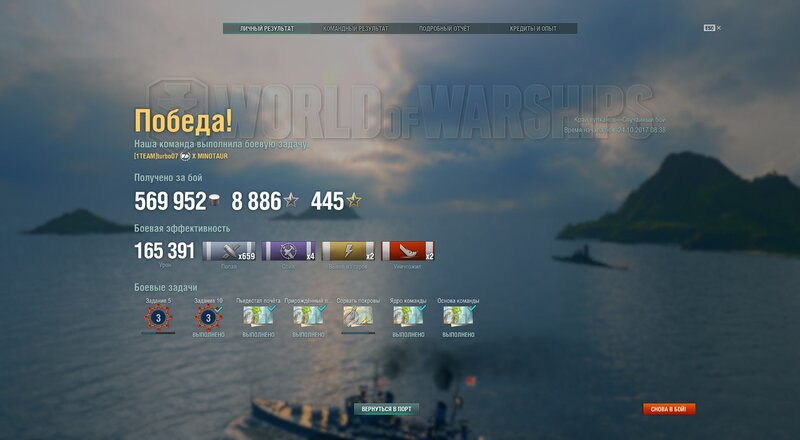The height and width of the screenshot is (440, 800).
Task: Return to port with Вернуться в порт
Action: pyautogui.click(x=386, y=409)
